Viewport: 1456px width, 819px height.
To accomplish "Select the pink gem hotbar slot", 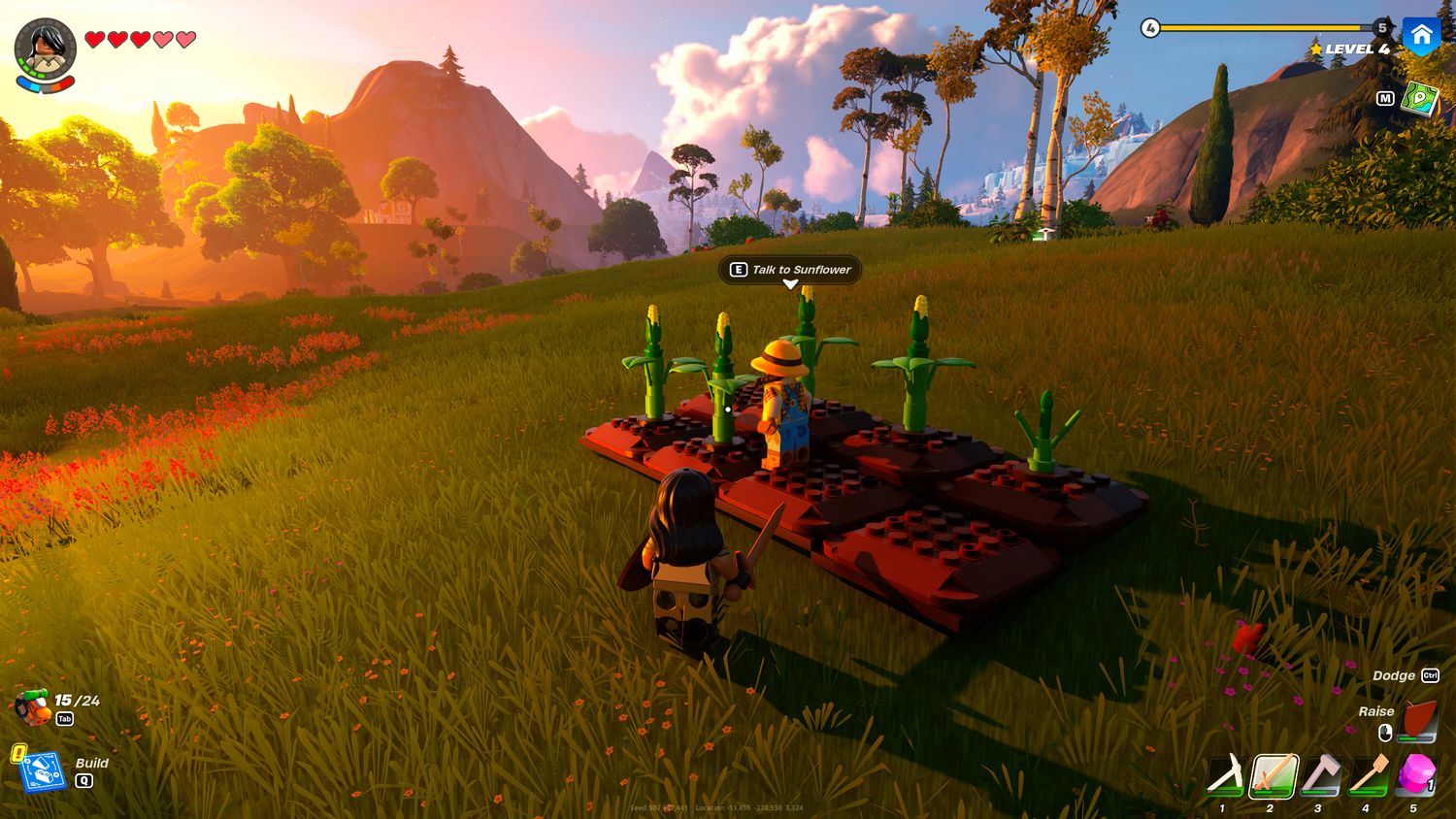I will click(x=1415, y=775).
